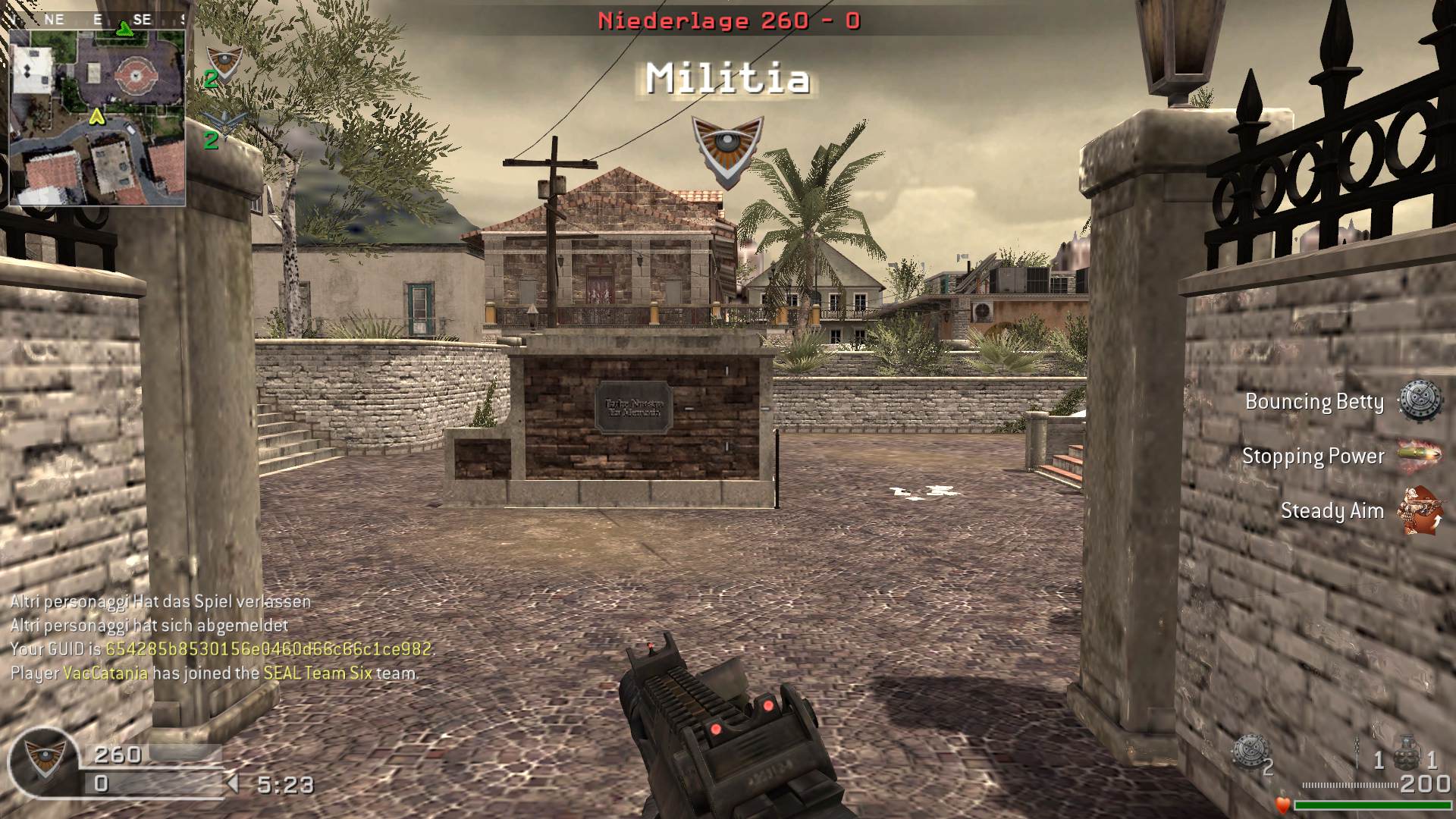1456x819 pixels.
Task: Click the minimap in the corner
Action: click(x=97, y=108)
